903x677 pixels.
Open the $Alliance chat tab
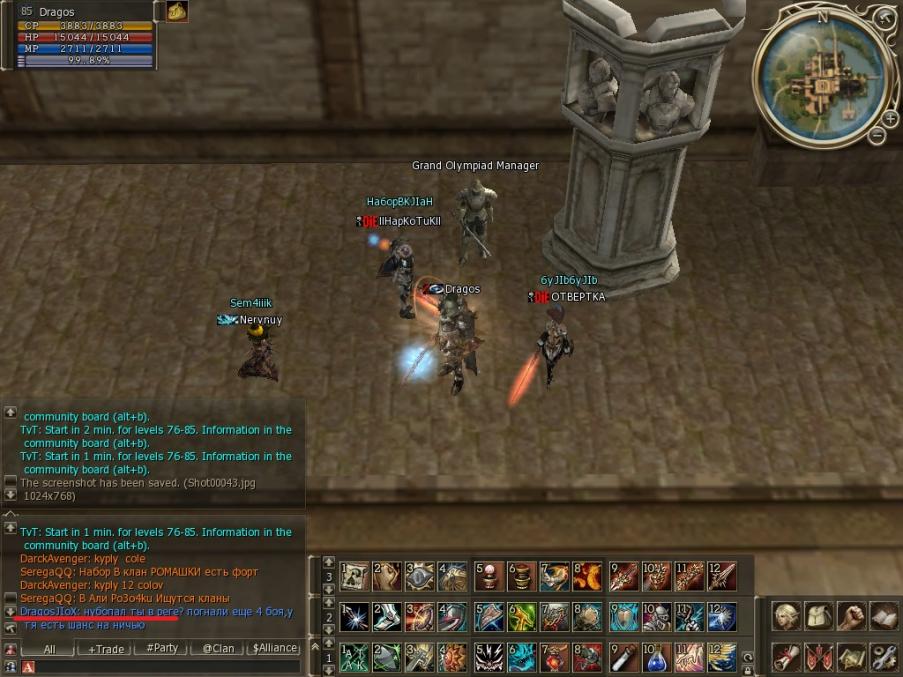point(274,649)
